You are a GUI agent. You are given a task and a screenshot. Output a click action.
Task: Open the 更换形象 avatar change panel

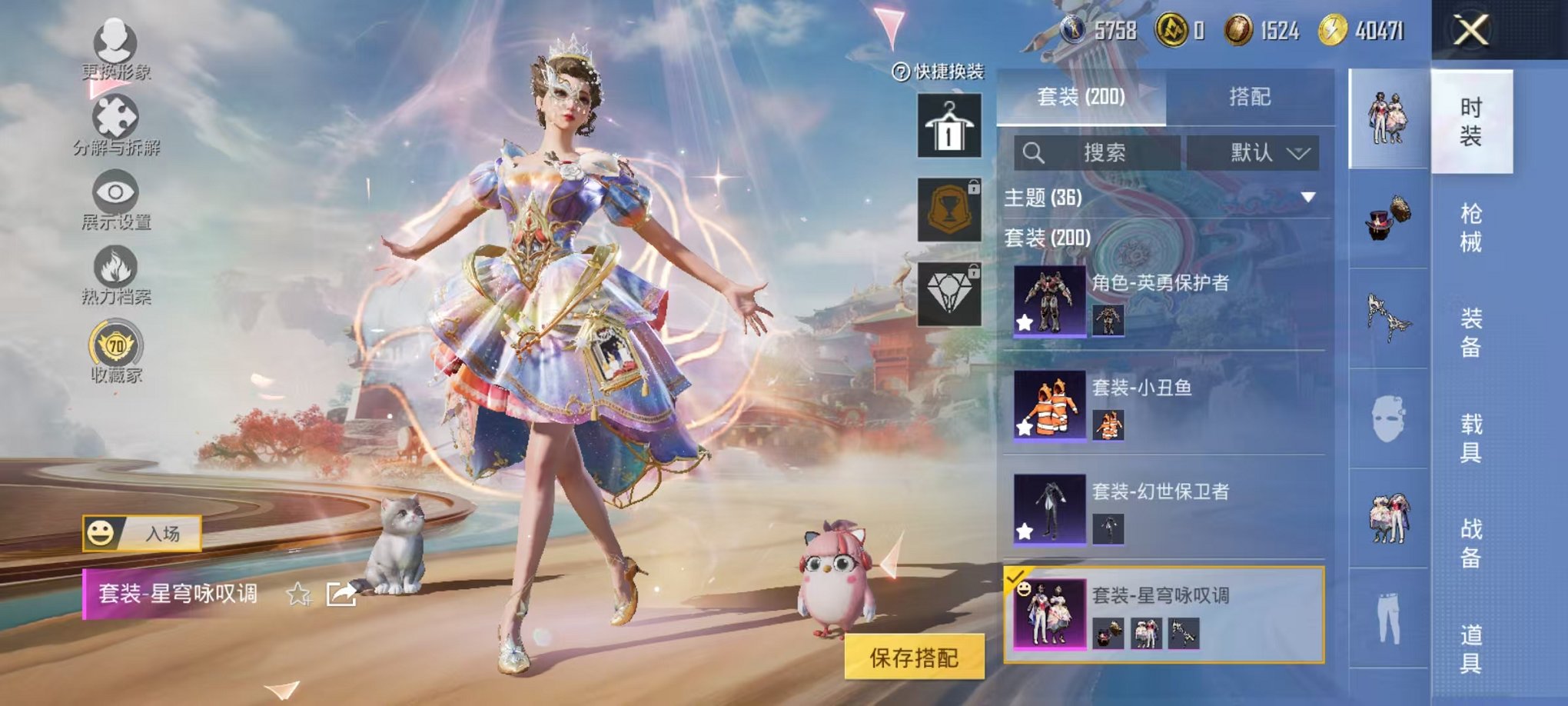click(114, 46)
